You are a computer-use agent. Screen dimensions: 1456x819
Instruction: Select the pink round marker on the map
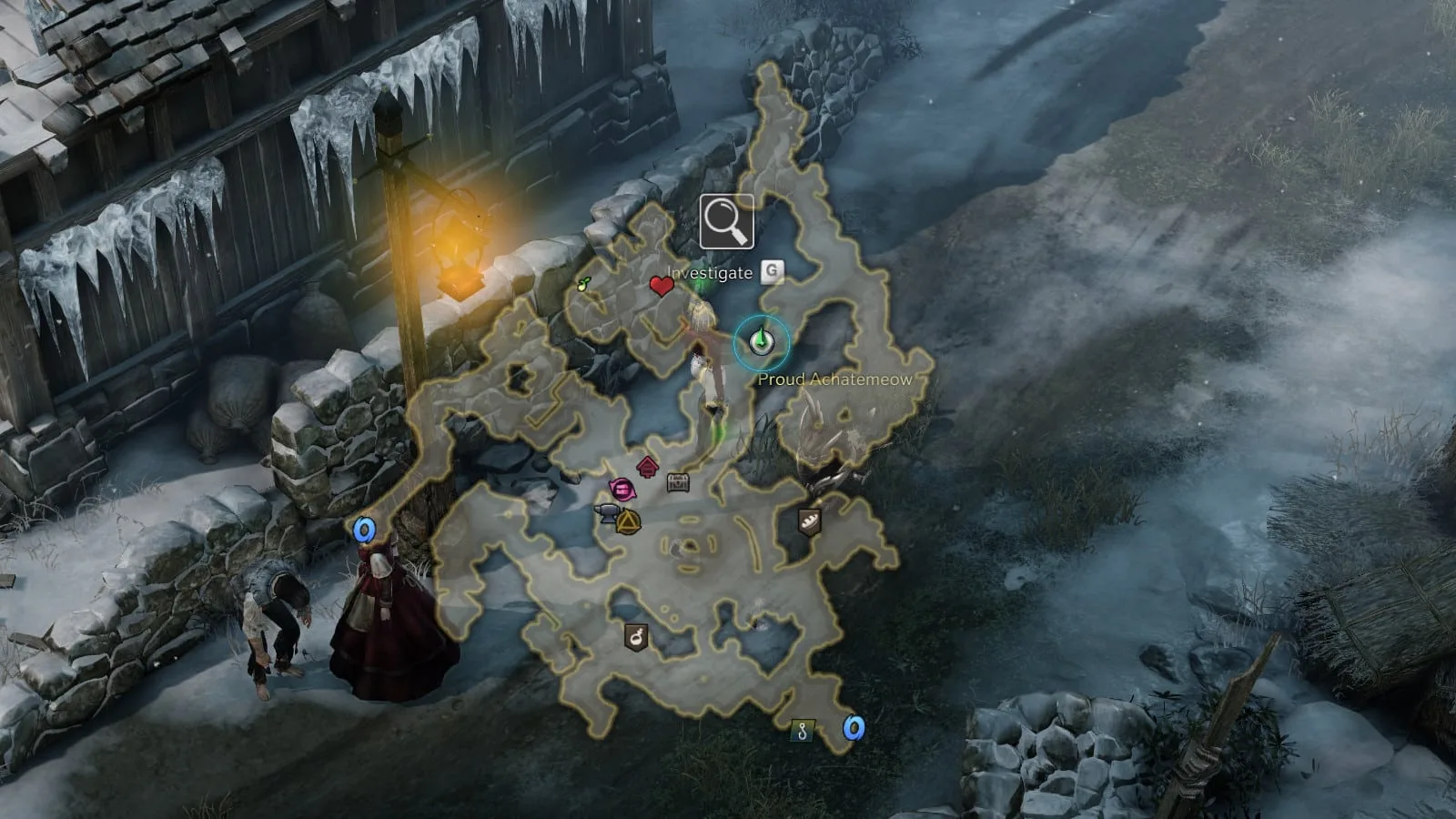coord(622,490)
